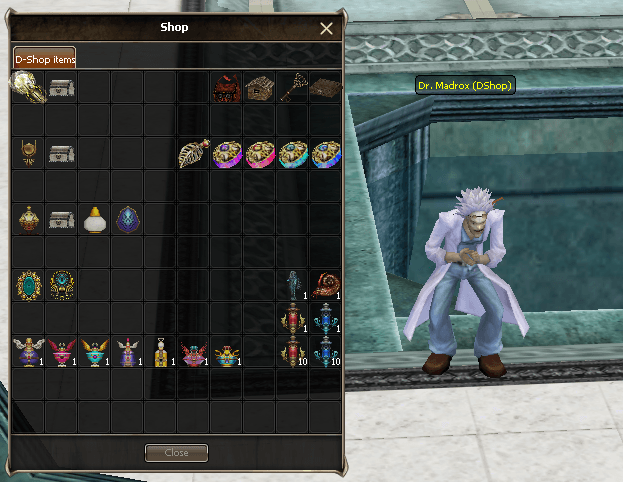Select the small wooden house item
Viewport: 623px width, 482px height.
pyautogui.click(x=259, y=88)
